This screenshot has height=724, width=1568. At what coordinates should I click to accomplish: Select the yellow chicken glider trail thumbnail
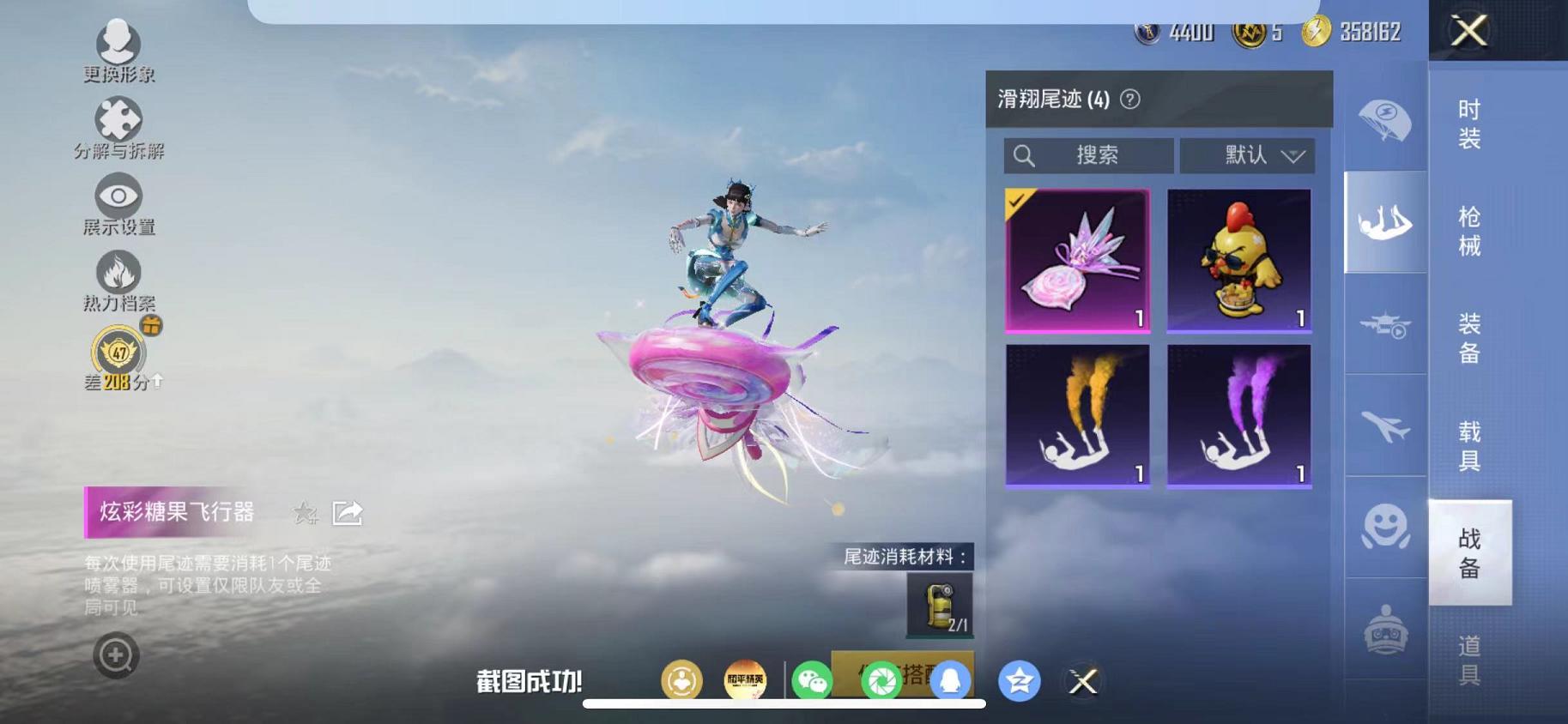1238,259
